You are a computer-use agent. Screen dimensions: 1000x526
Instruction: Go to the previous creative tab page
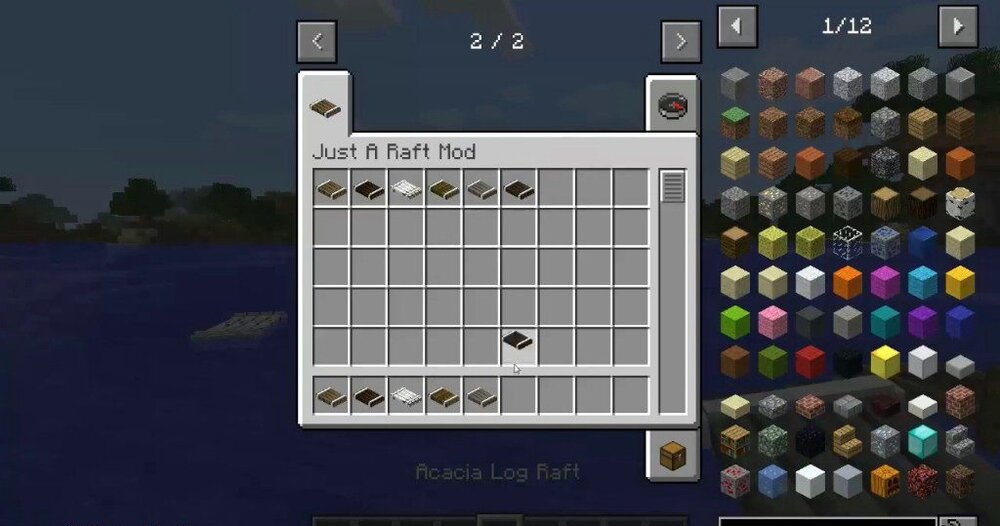317,42
